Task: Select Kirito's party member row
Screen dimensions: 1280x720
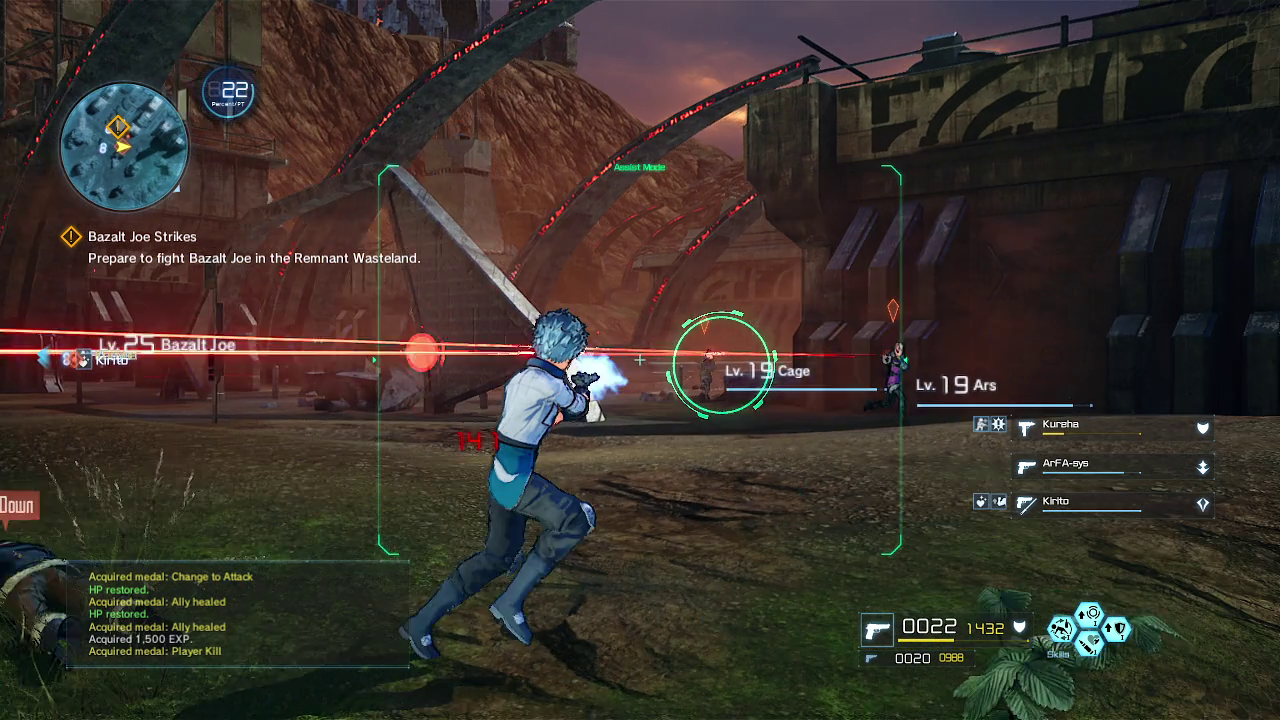Action: pos(1112,504)
